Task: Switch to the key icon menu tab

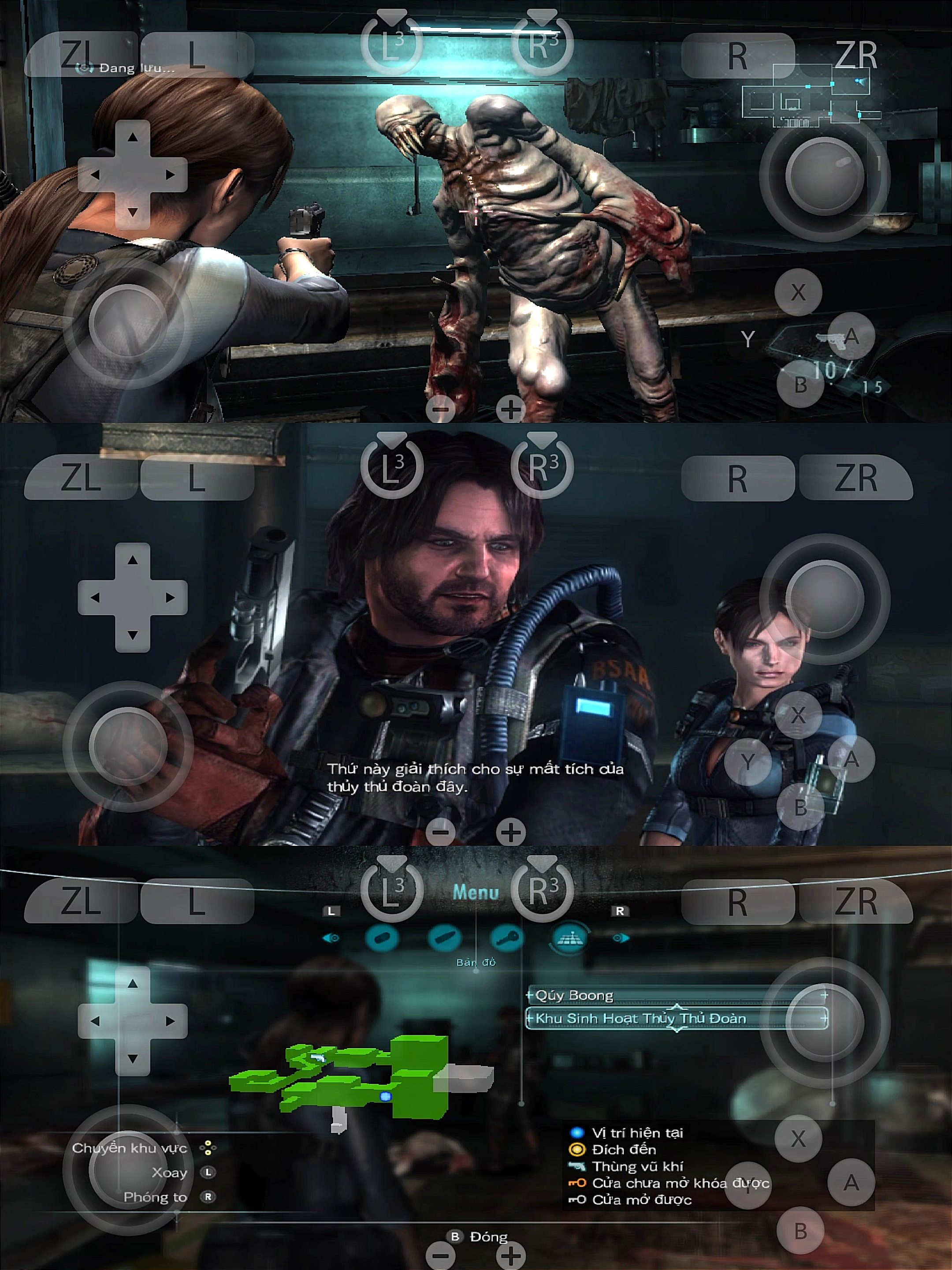Action: pyautogui.click(x=507, y=938)
